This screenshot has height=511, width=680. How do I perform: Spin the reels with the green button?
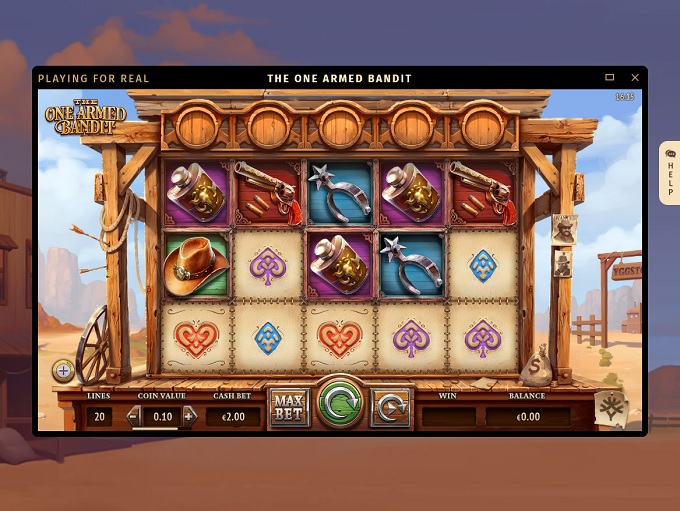[x=340, y=406]
